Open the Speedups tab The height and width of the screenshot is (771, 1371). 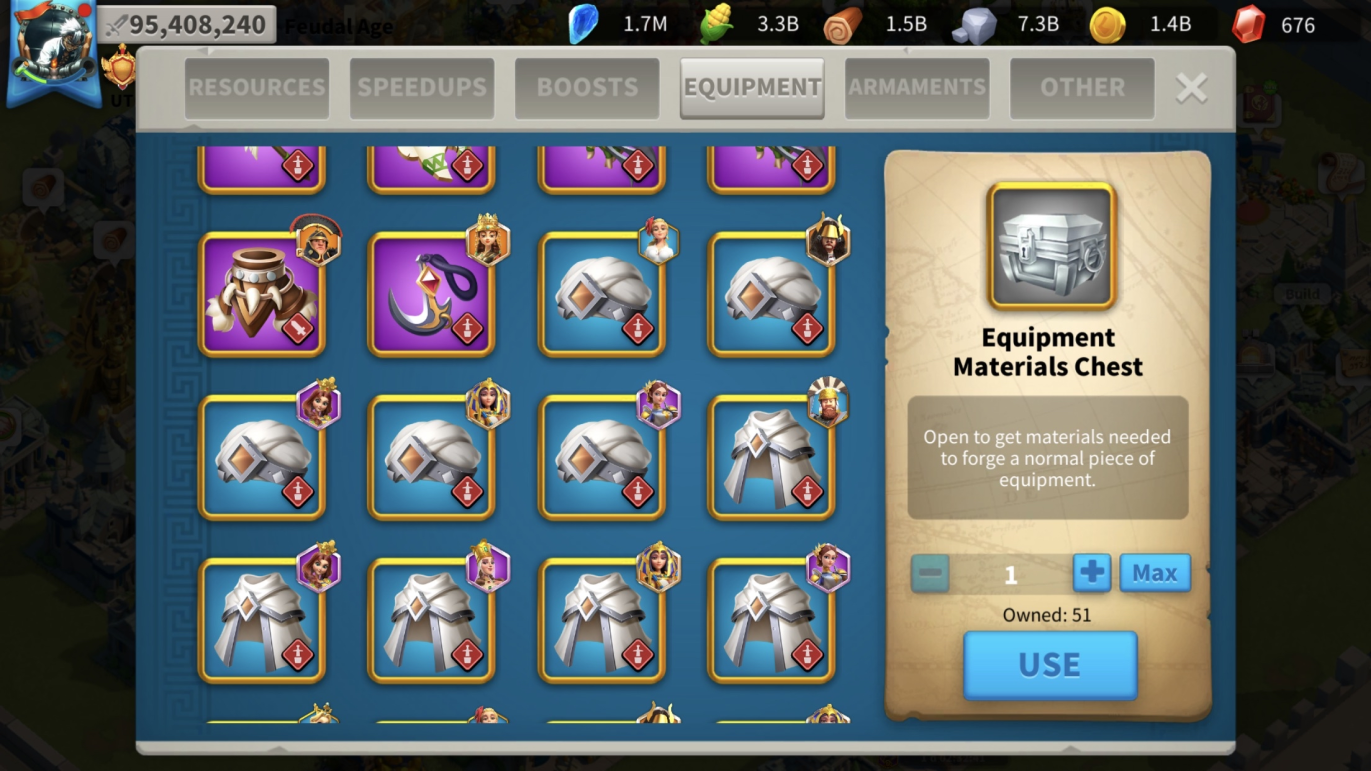coord(422,88)
